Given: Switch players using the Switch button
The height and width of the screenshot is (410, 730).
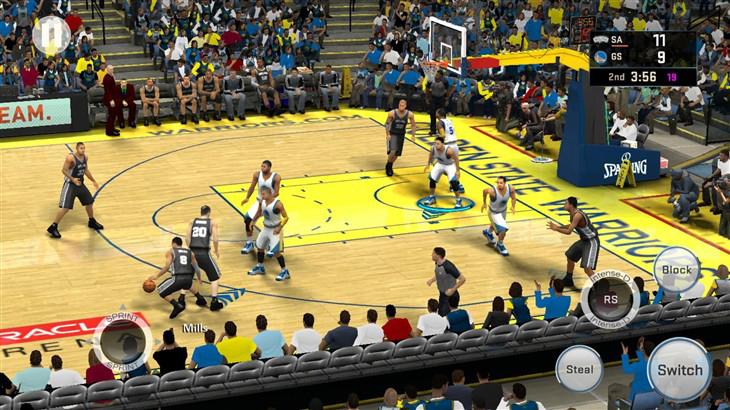Looking at the screenshot, I should pyautogui.click(x=679, y=369).
